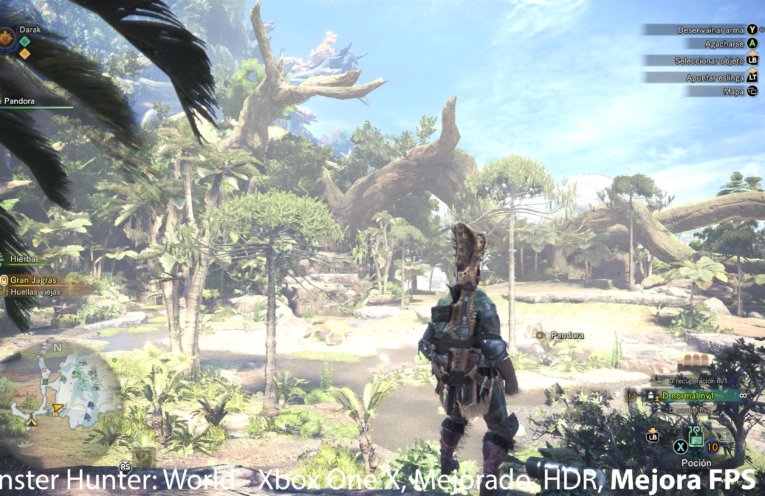Click the Gran Jagras tracker entry
The image size is (765, 496).
32,280
